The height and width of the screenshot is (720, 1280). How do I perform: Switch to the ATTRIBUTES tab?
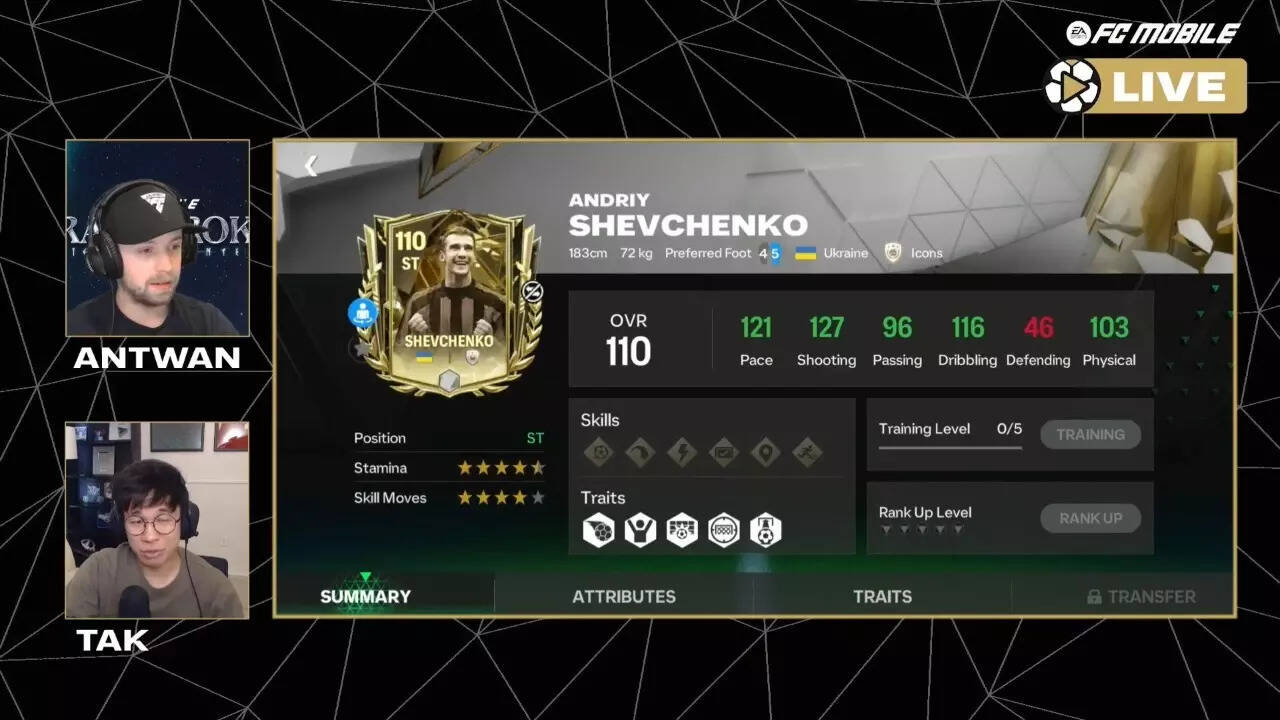(623, 595)
